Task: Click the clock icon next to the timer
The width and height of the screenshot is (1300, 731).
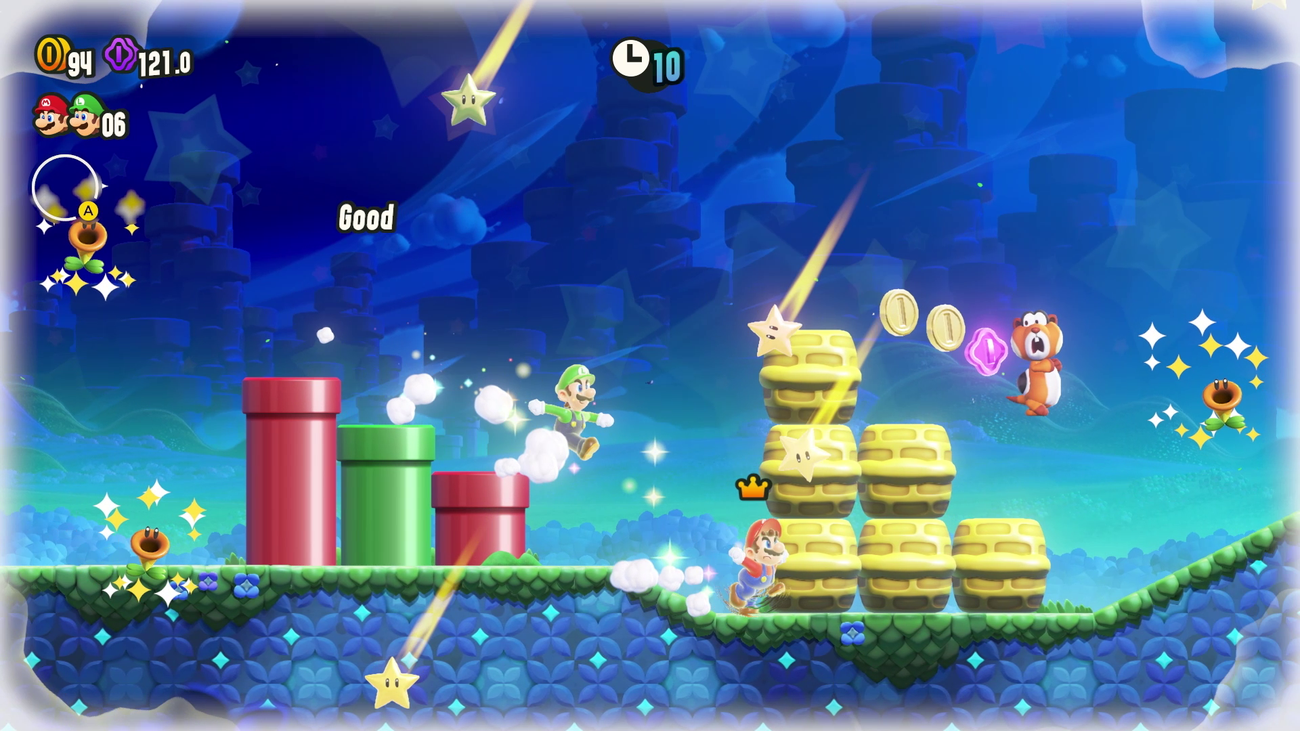Action: tap(628, 58)
